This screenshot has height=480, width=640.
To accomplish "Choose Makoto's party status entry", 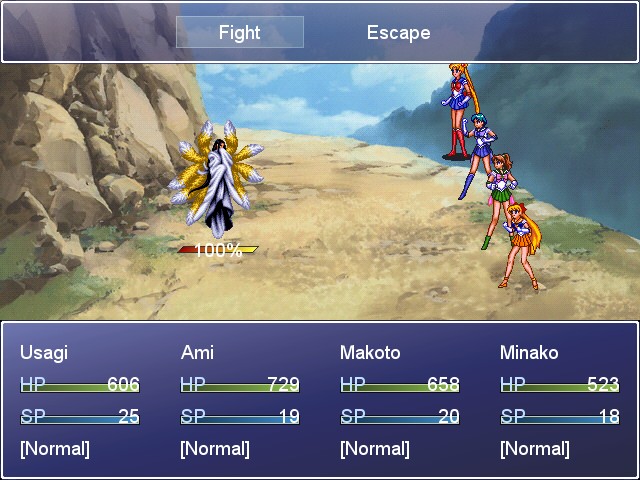I will (x=399, y=400).
